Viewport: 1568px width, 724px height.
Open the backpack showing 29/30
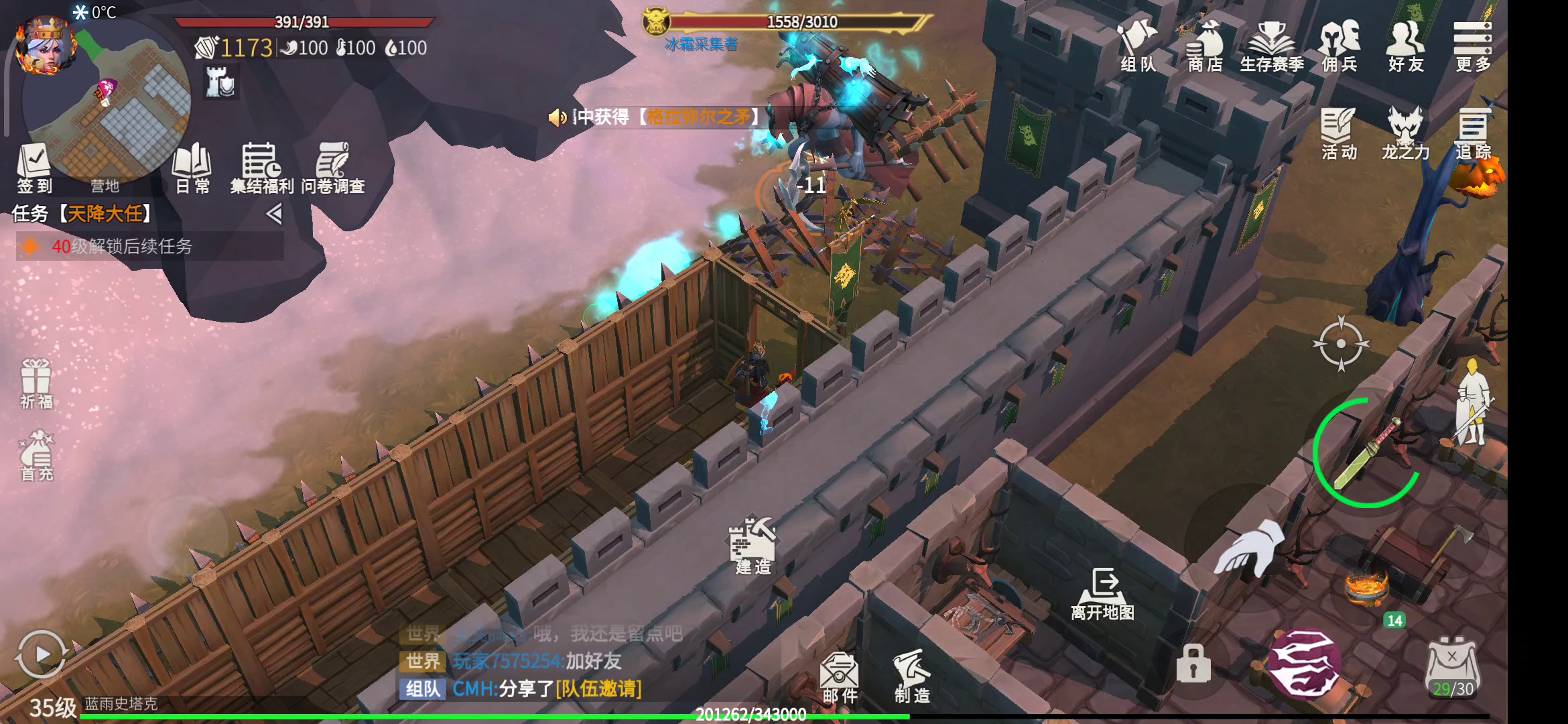1452,668
